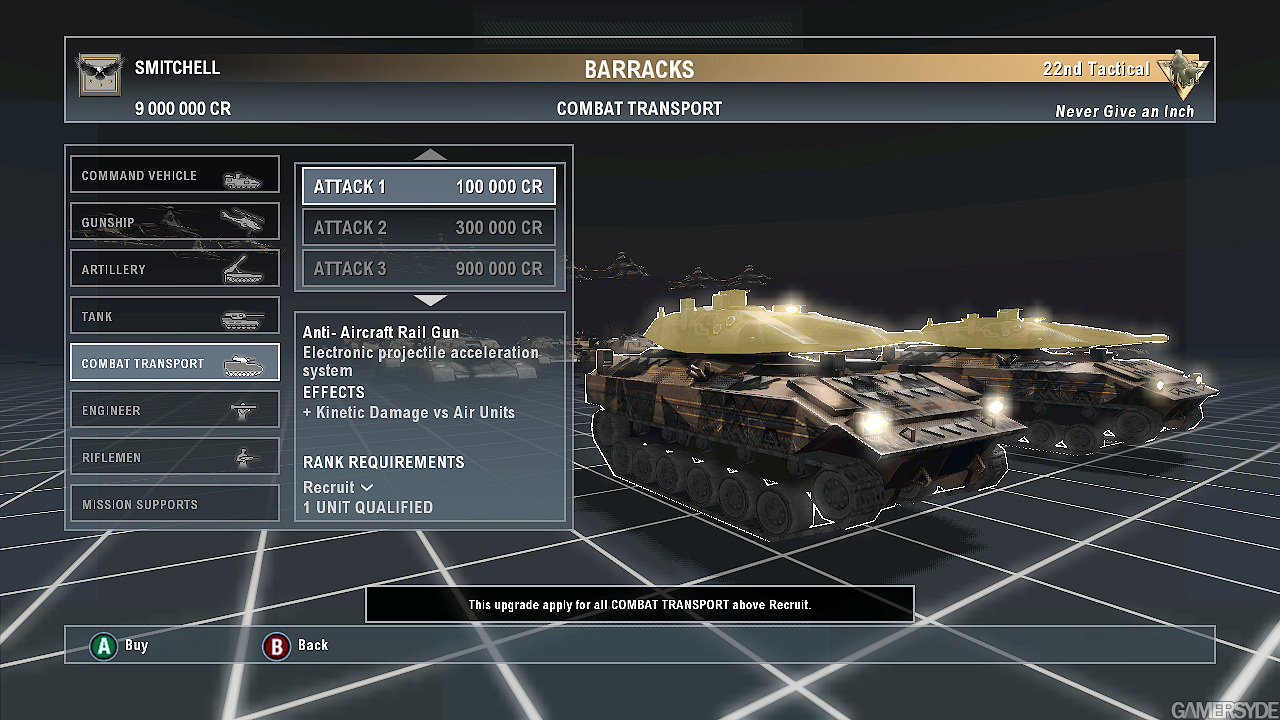Viewport: 1280px width, 720px height.
Task: Choose the Attack 2 upgrade row
Action: [429, 228]
